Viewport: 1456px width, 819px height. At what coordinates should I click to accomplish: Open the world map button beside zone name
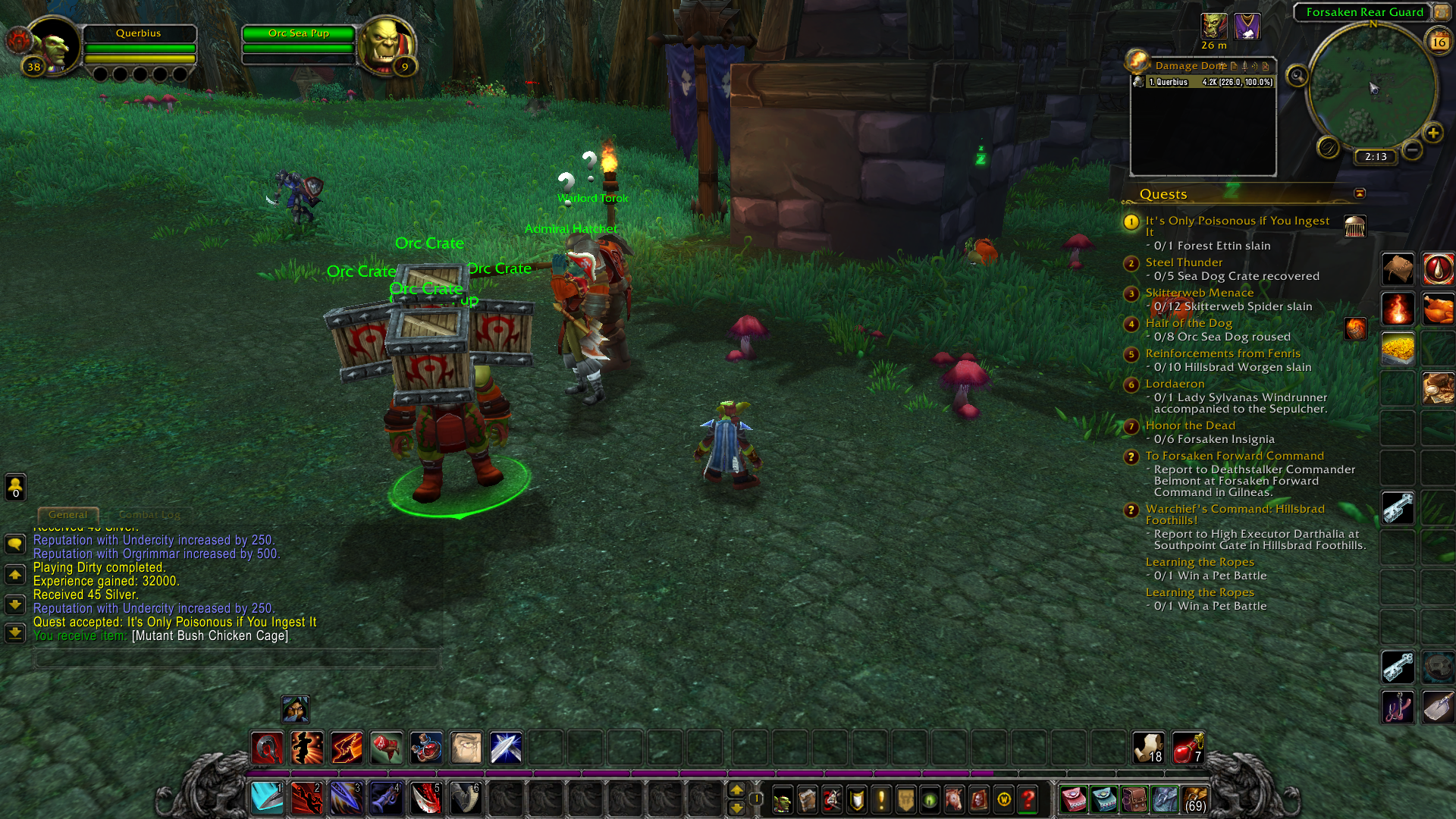coord(1441,12)
